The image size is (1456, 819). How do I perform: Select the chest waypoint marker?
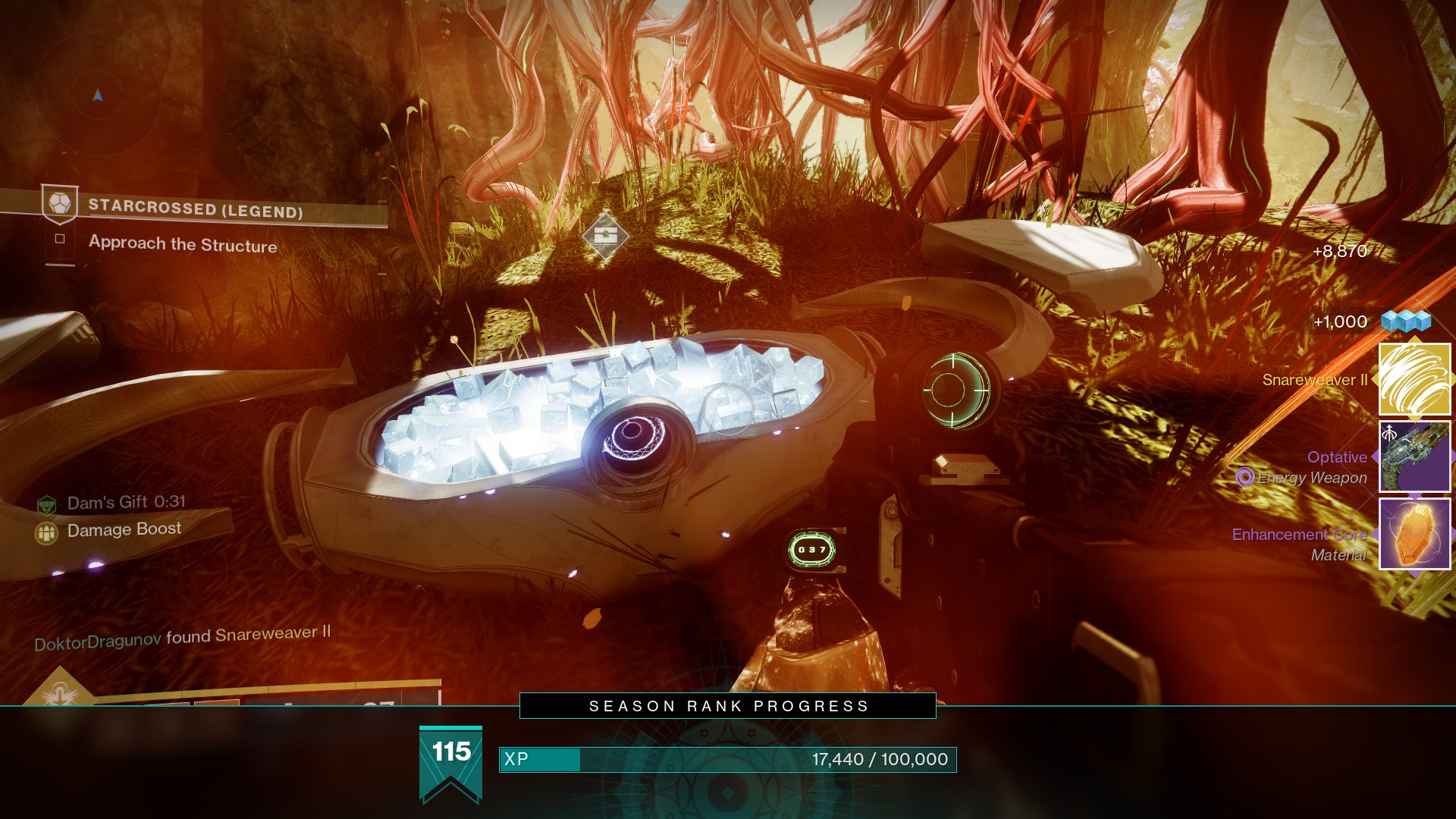[605, 237]
